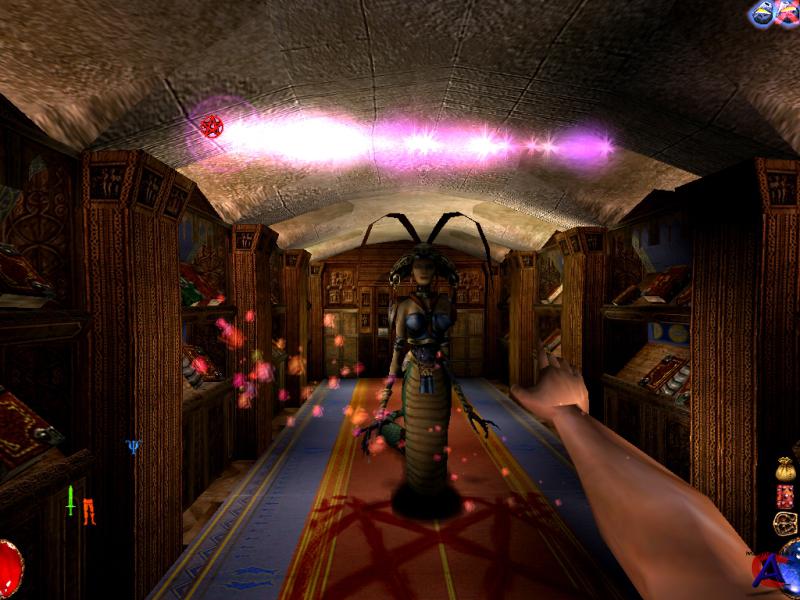Select the blue trident rune symbol
Image resolution: width=800 pixels, height=600 pixels.
[133, 446]
